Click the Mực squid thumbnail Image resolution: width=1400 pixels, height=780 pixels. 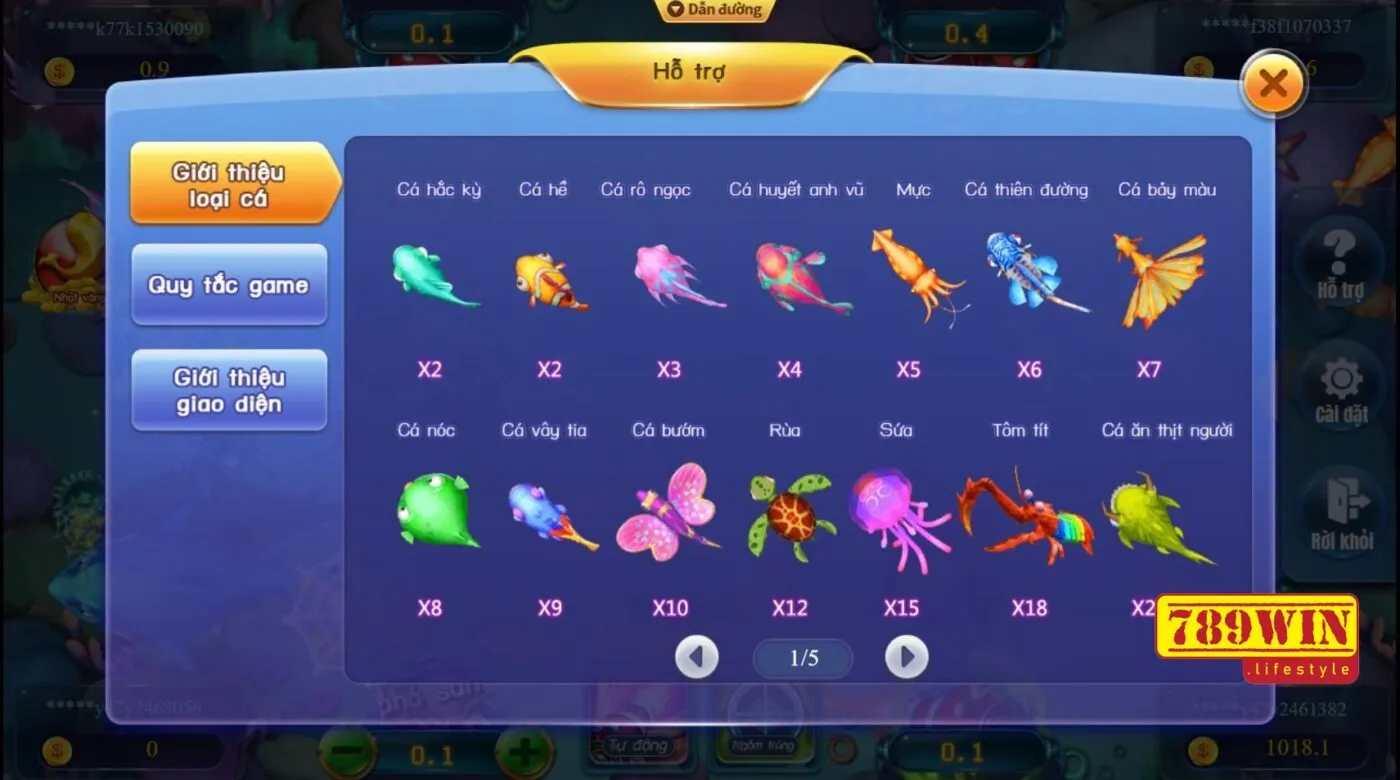pyautogui.click(x=916, y=278)
